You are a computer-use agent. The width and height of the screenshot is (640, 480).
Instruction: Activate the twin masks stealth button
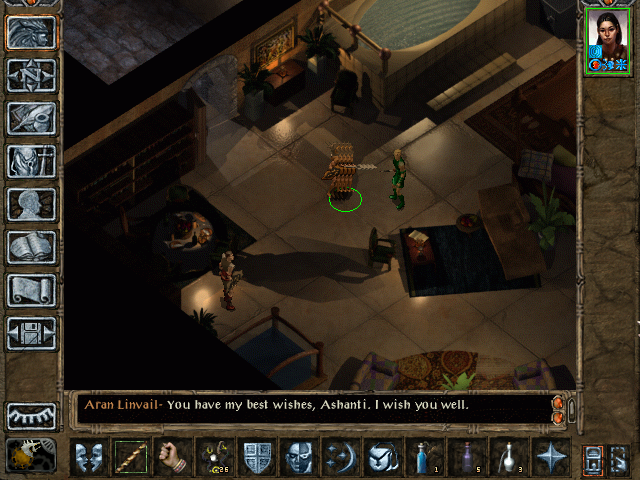click(x=88, y=457)
